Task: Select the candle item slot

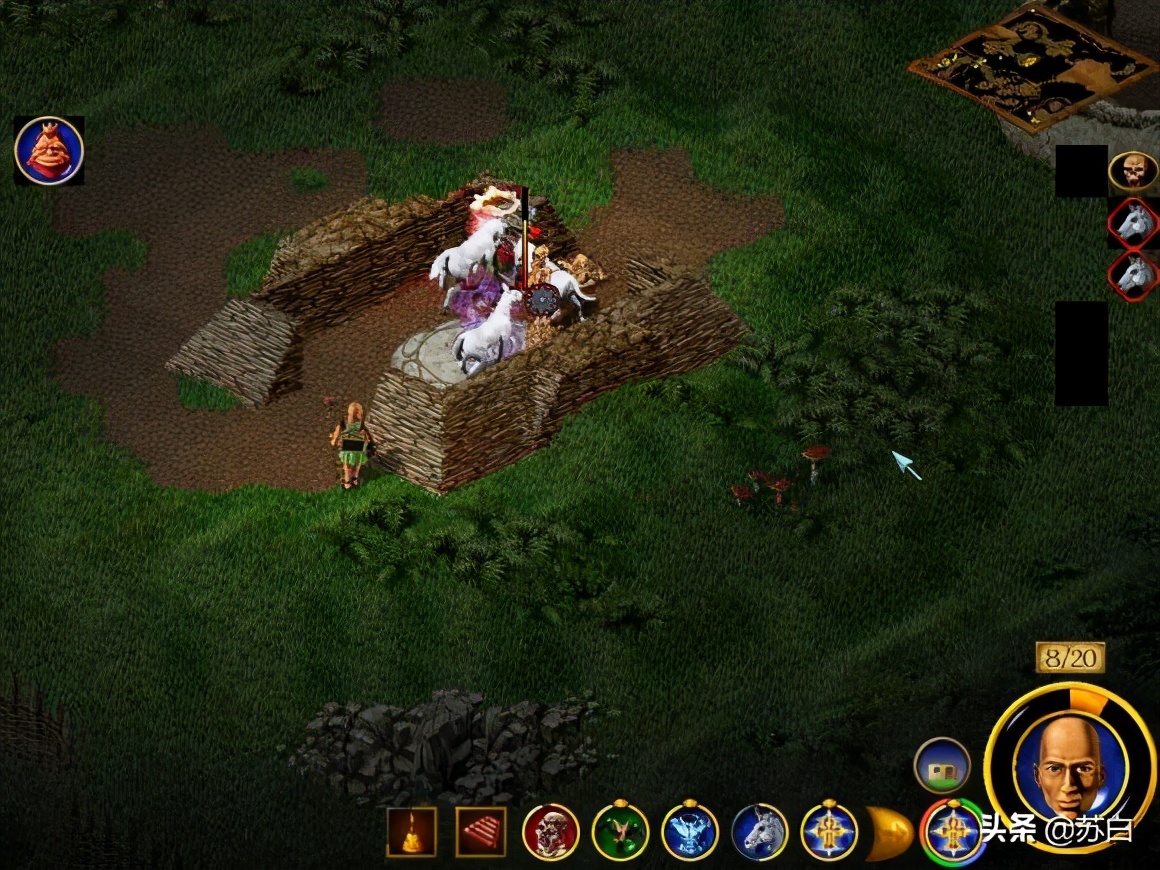Action: (412, 832)
